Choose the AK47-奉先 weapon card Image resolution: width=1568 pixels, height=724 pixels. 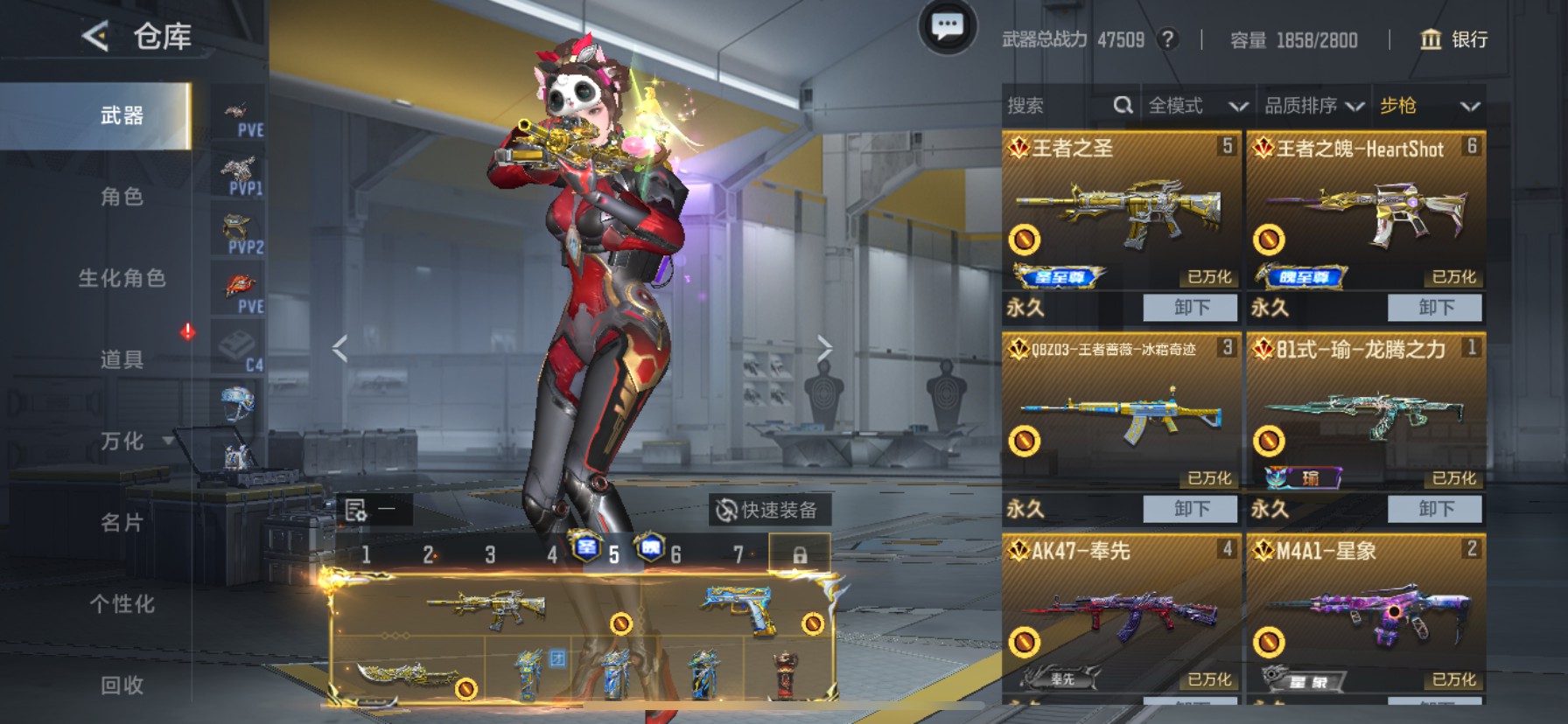(x=1121, y=616)
